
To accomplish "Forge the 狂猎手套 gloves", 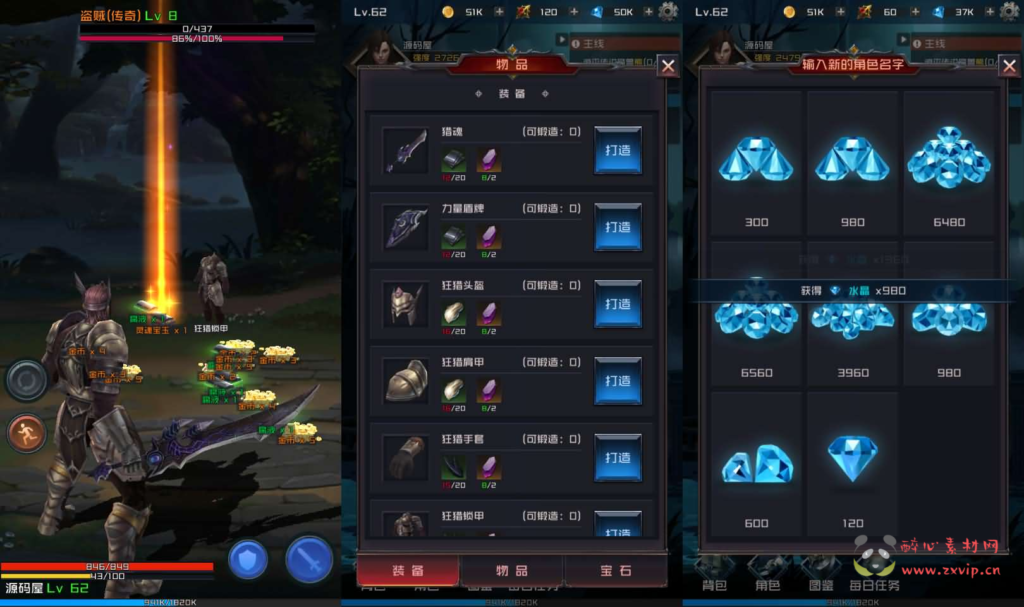I will 617,458.
